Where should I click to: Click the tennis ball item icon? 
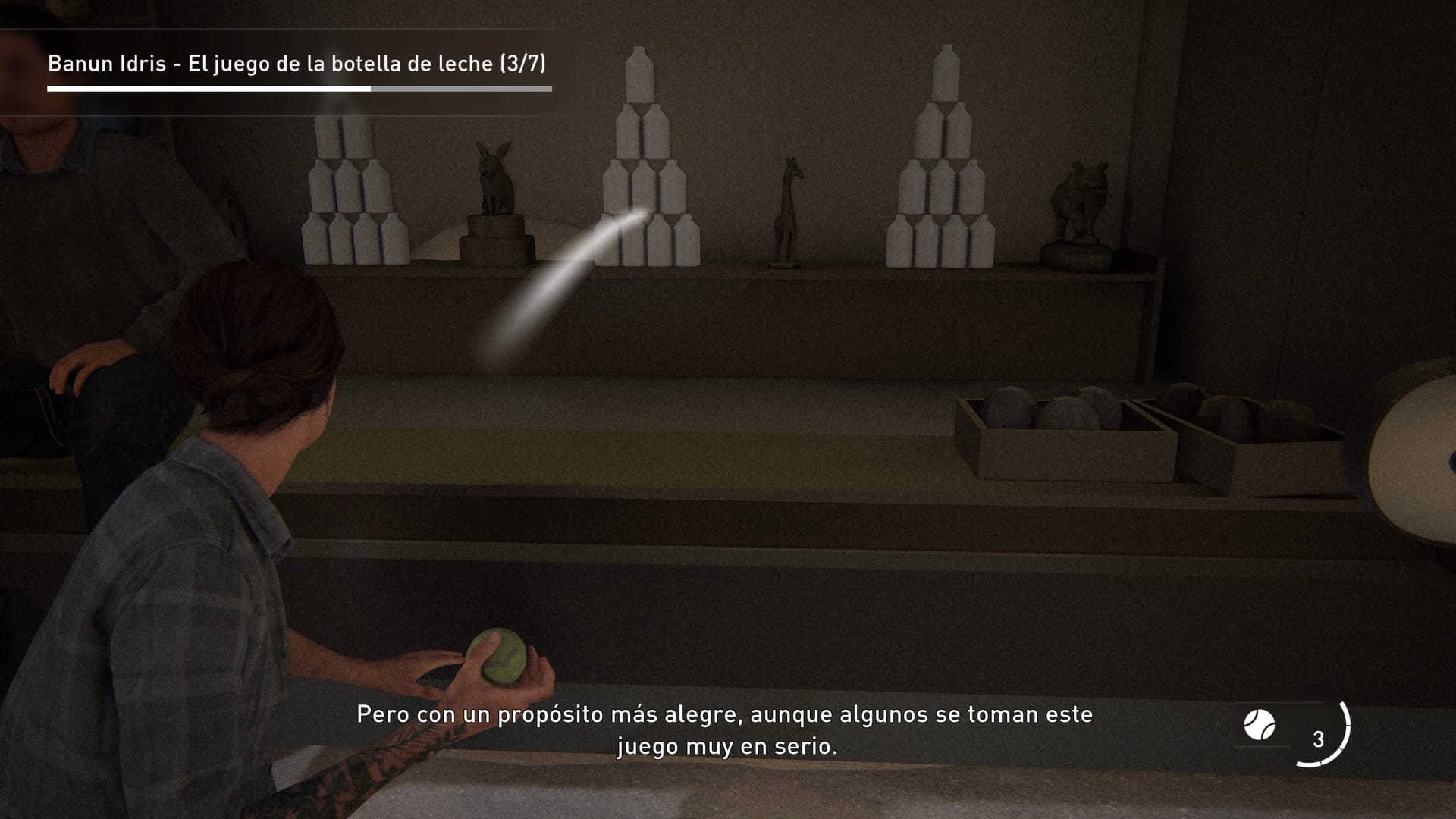(x=1260, y=725)
